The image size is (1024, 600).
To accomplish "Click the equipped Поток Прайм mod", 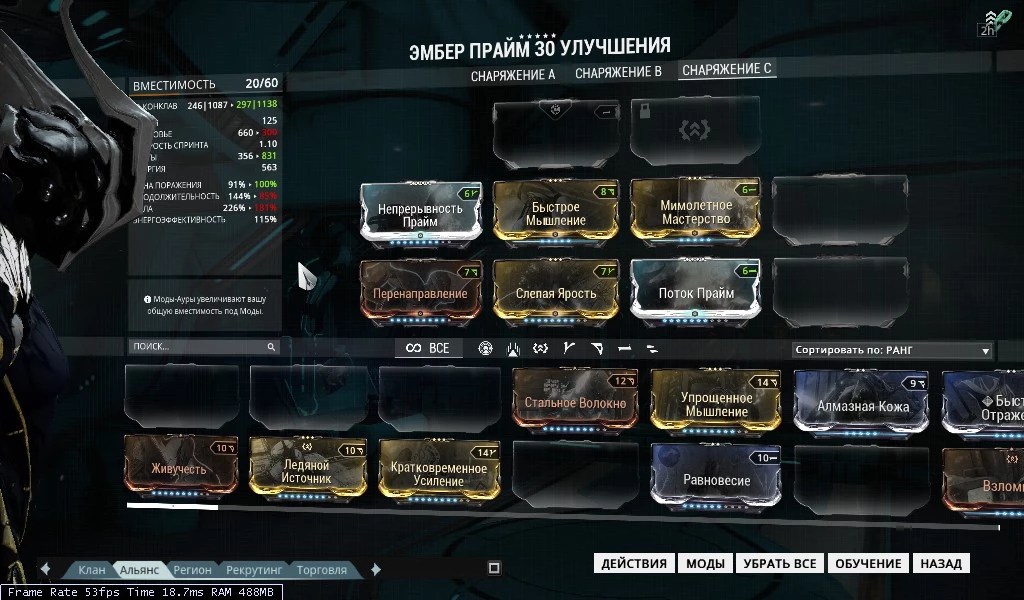I will [696, 293].
